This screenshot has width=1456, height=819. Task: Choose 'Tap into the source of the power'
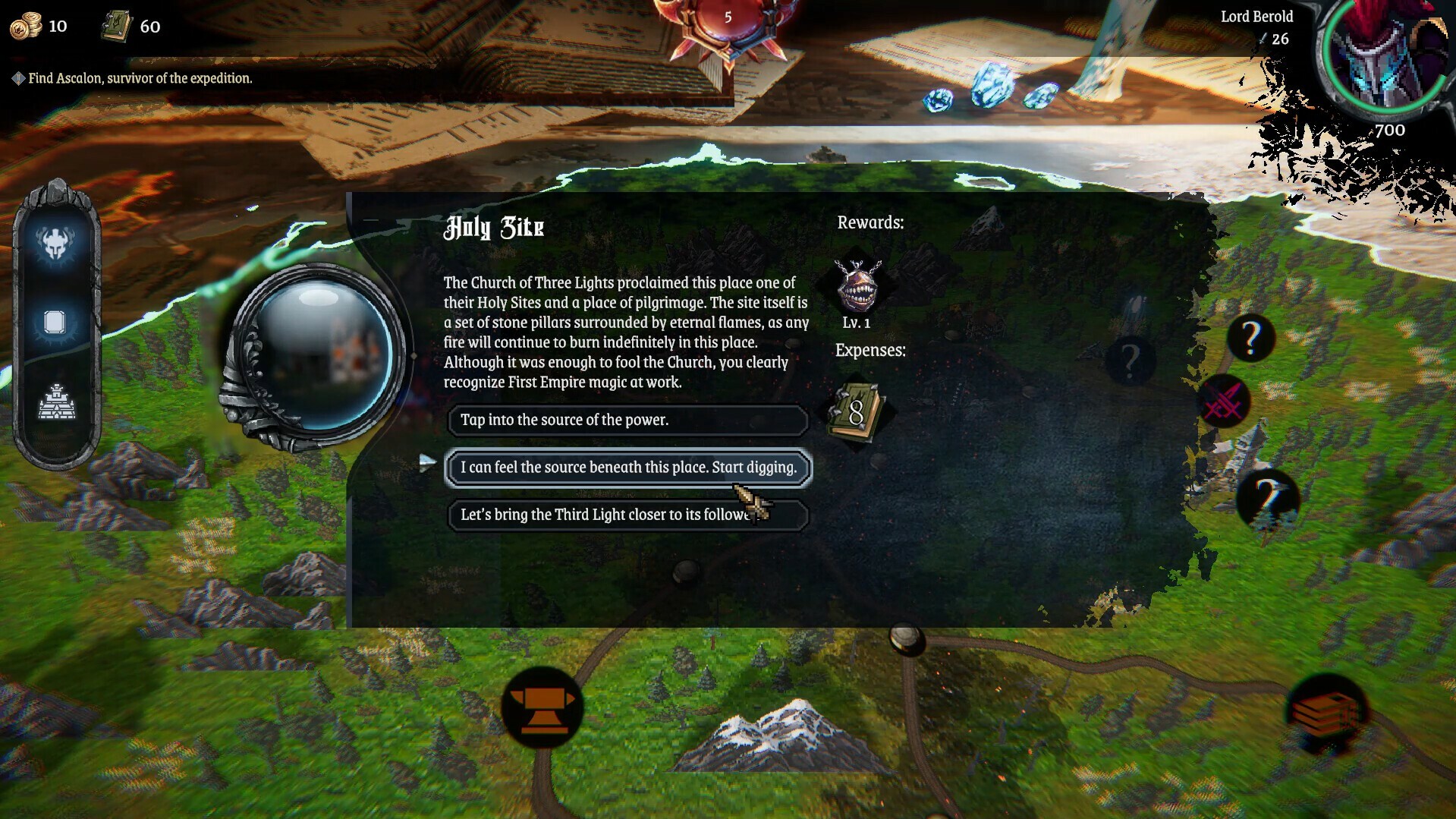627,420
